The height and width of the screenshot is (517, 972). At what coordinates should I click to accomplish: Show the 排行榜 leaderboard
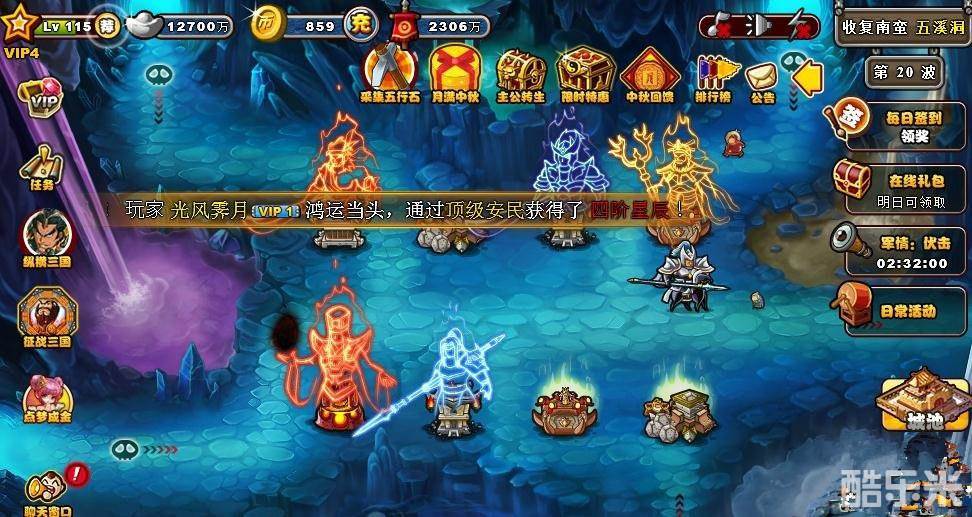click(711, 75)
